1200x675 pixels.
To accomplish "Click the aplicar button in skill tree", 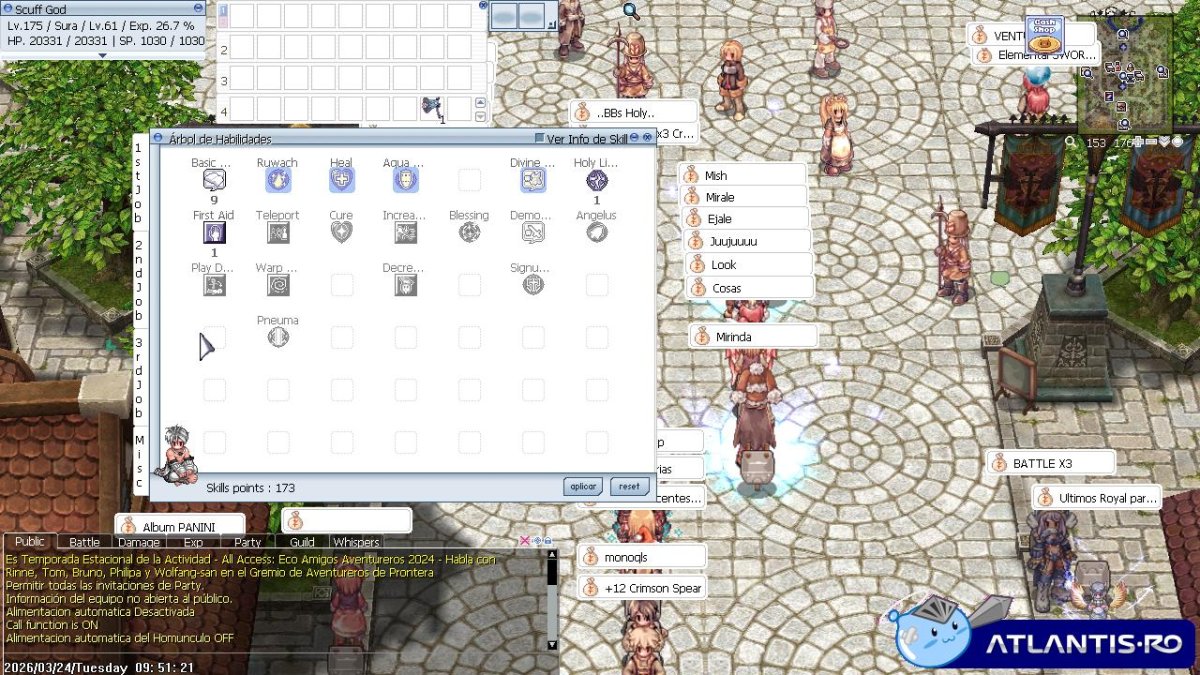I will coord(582,487).
